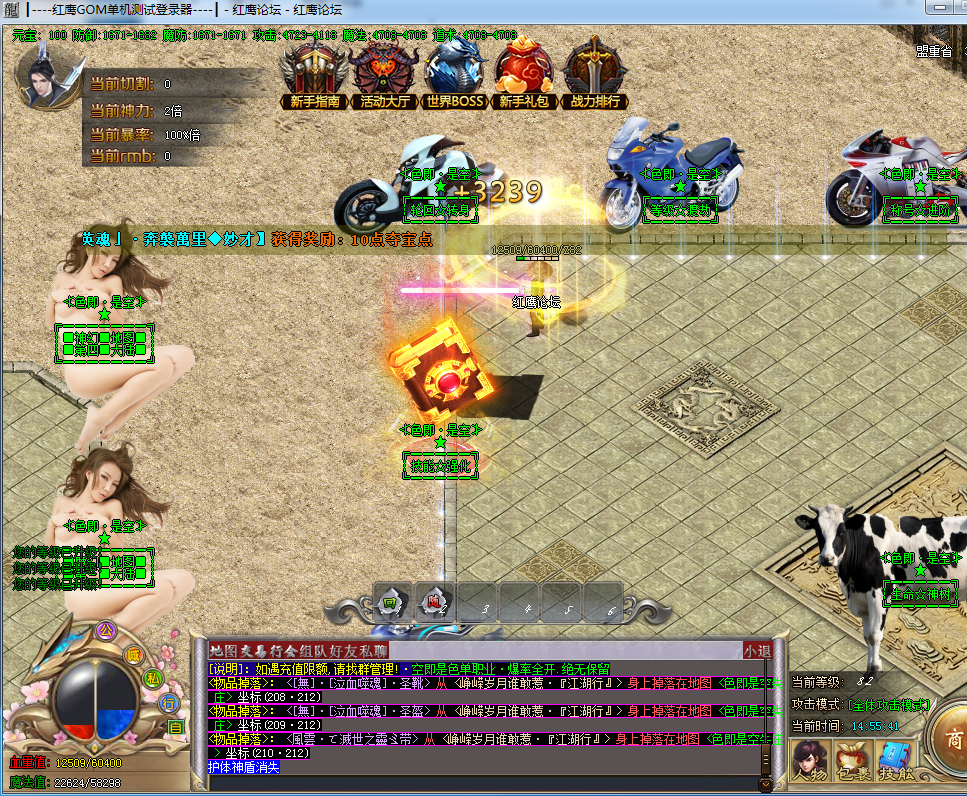
Task: Open the 技能 skills panel
Action: pyautogui.click(x=896, y=762)
